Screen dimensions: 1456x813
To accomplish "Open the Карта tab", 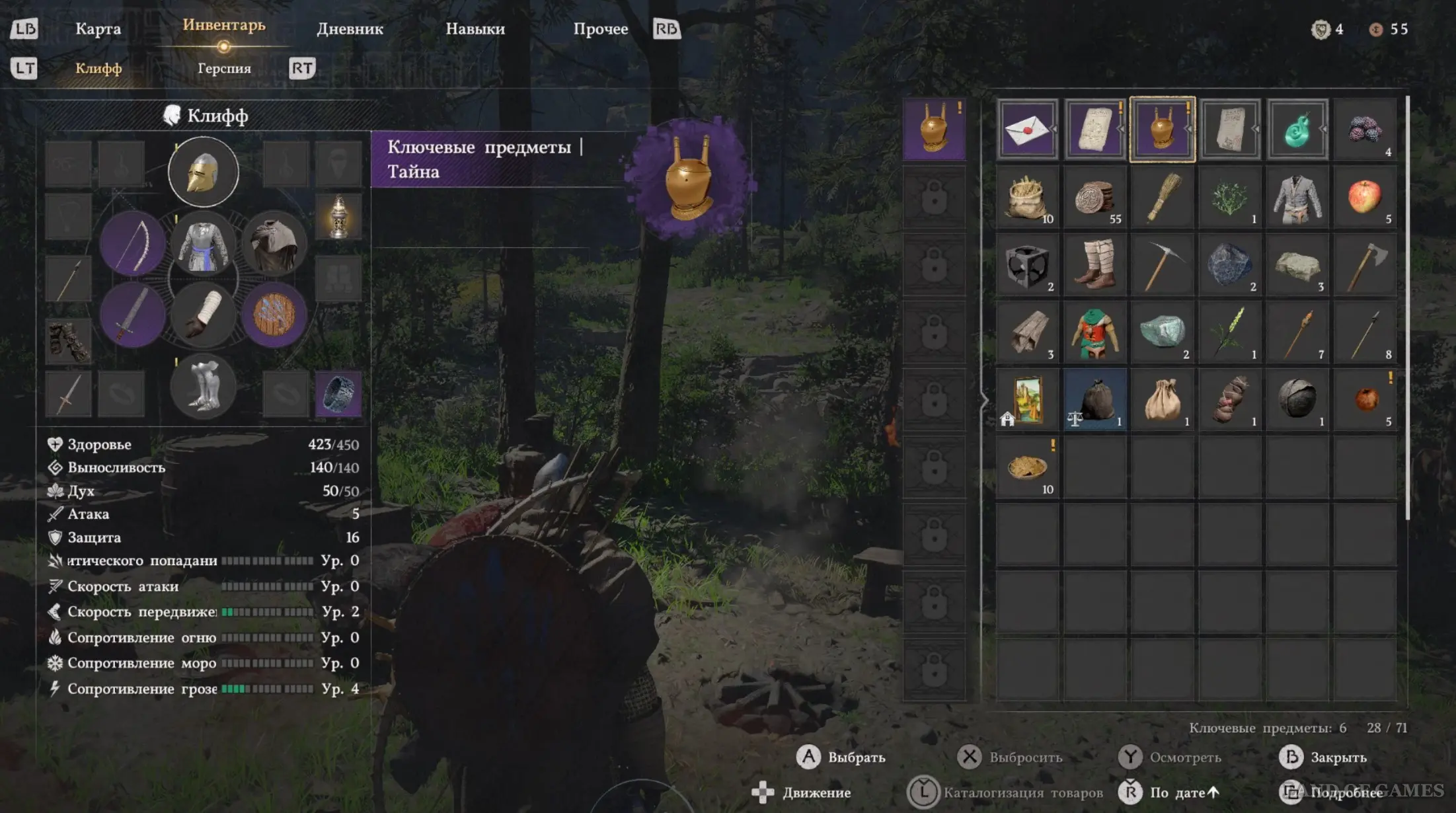I will point(98,29).
